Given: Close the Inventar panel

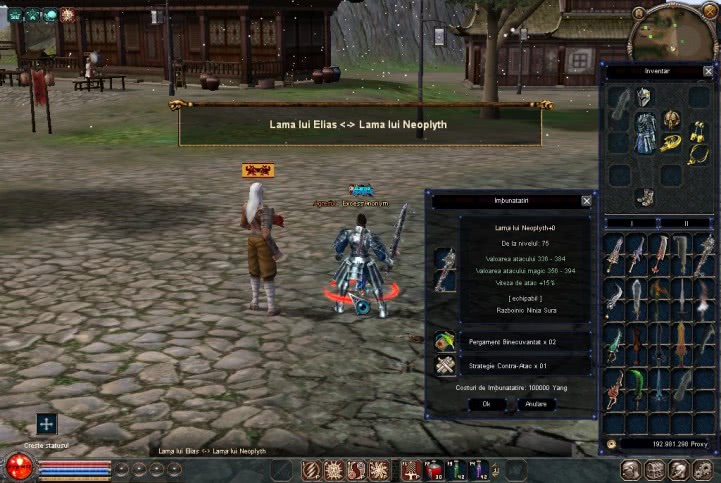Looking at the screenshot, I should tap(708, 71).
